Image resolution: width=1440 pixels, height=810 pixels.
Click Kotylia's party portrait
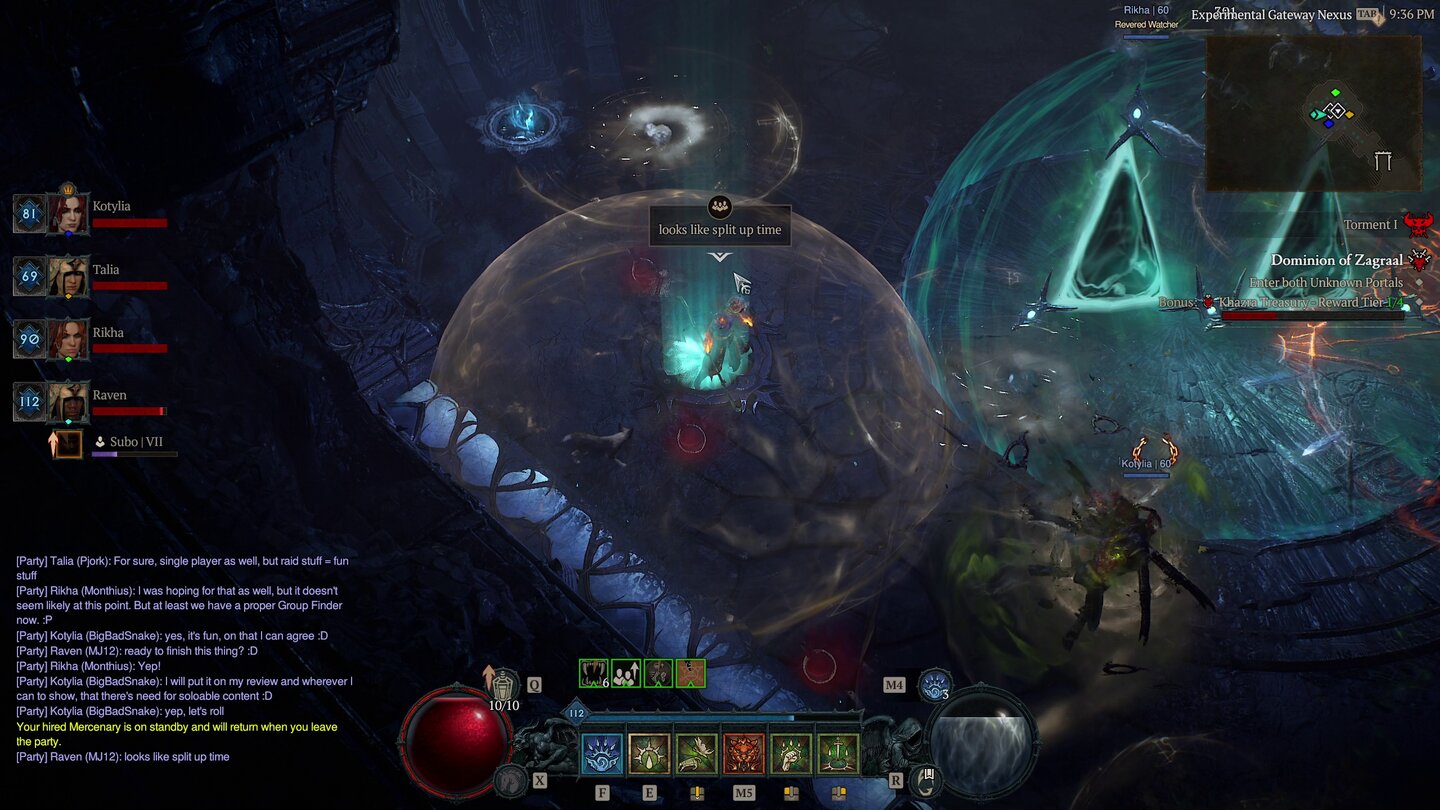(69, 214)
